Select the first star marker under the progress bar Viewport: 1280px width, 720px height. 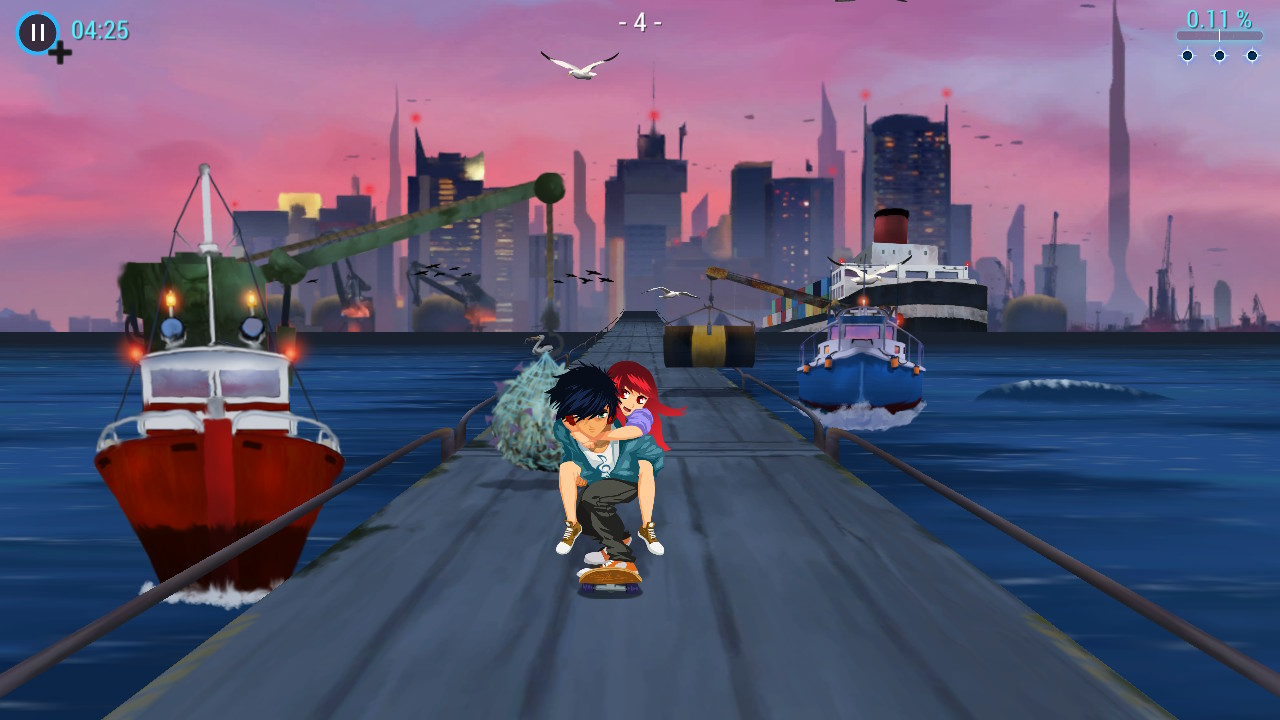pyautogui.click(x=1188, y=56)
